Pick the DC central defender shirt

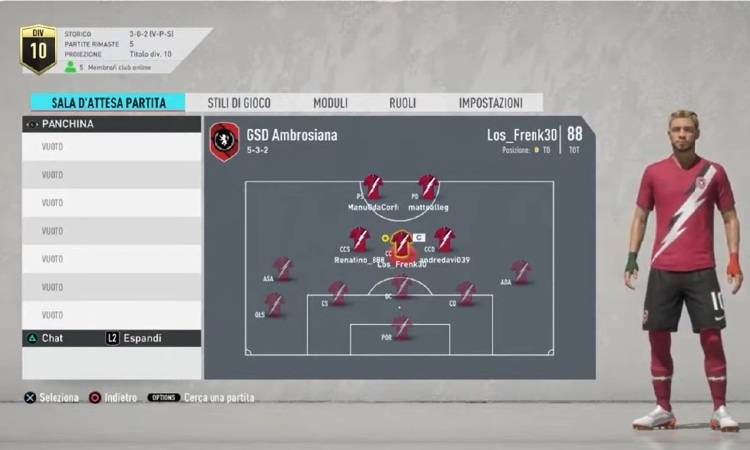[x=401, y=287]
